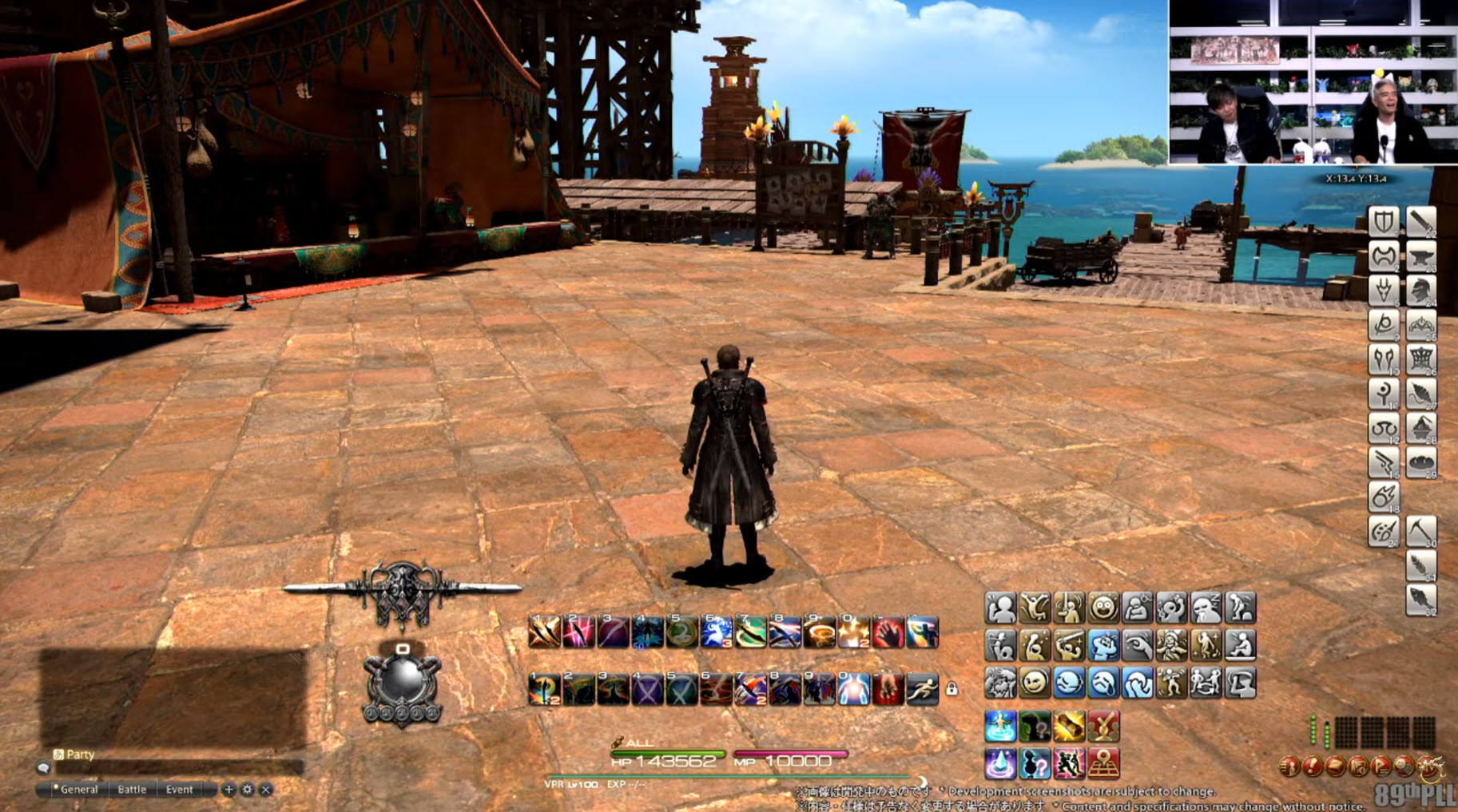Activate the Sprint running-figure action
The width and height of the screenshot is (1458, 812).
[x=922, y=689]
